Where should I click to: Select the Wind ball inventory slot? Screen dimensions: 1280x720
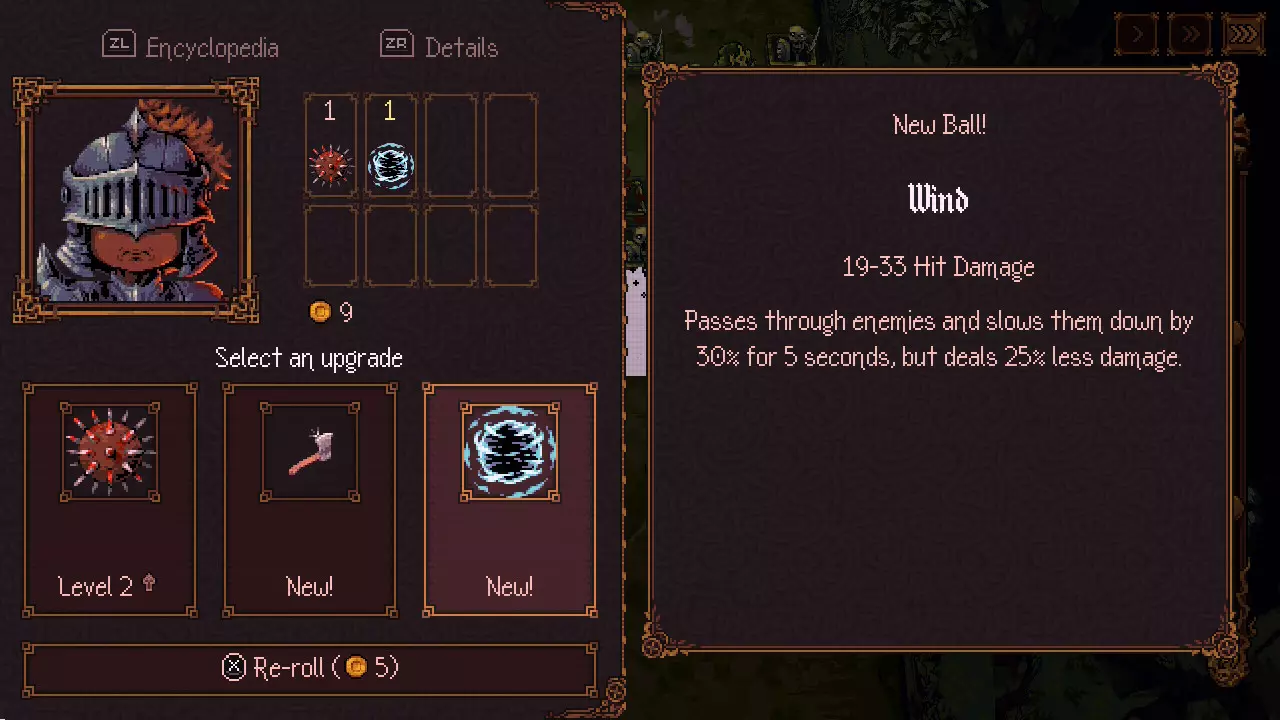point(390,146)
